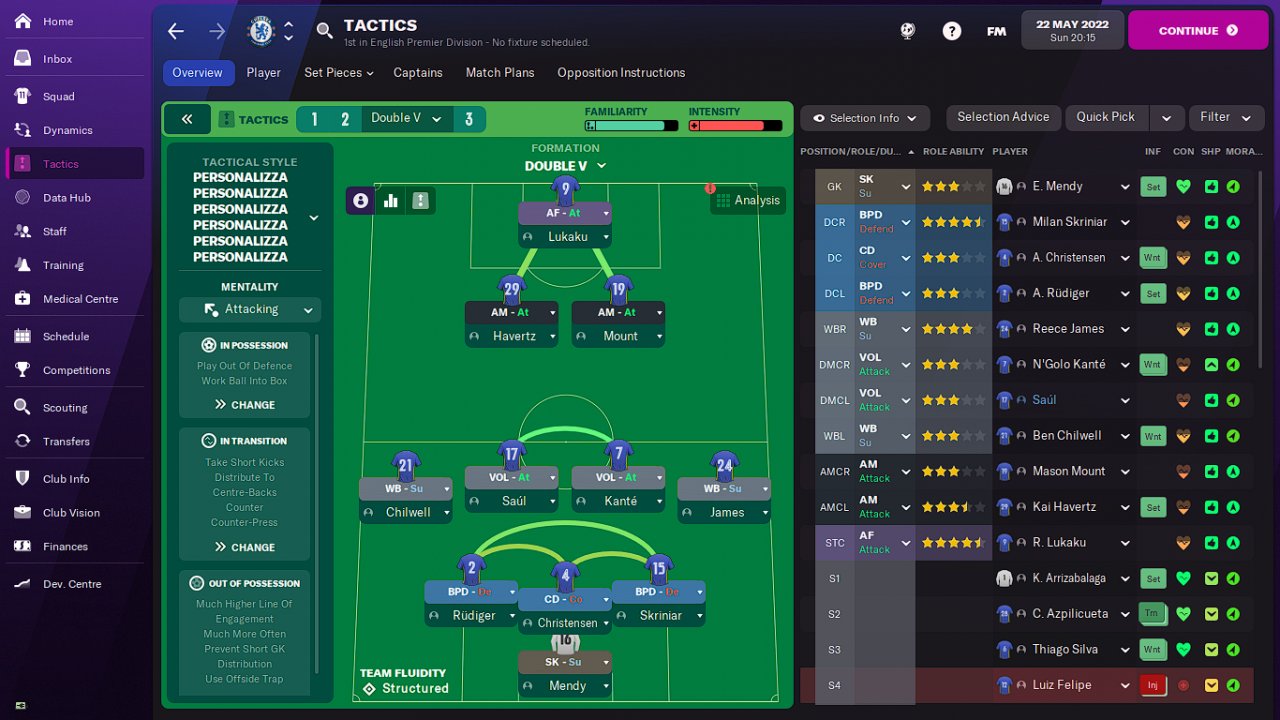Select the Thiago Silva substitute row
The height and width of the screenshot is (720, 1280).
1064,649
